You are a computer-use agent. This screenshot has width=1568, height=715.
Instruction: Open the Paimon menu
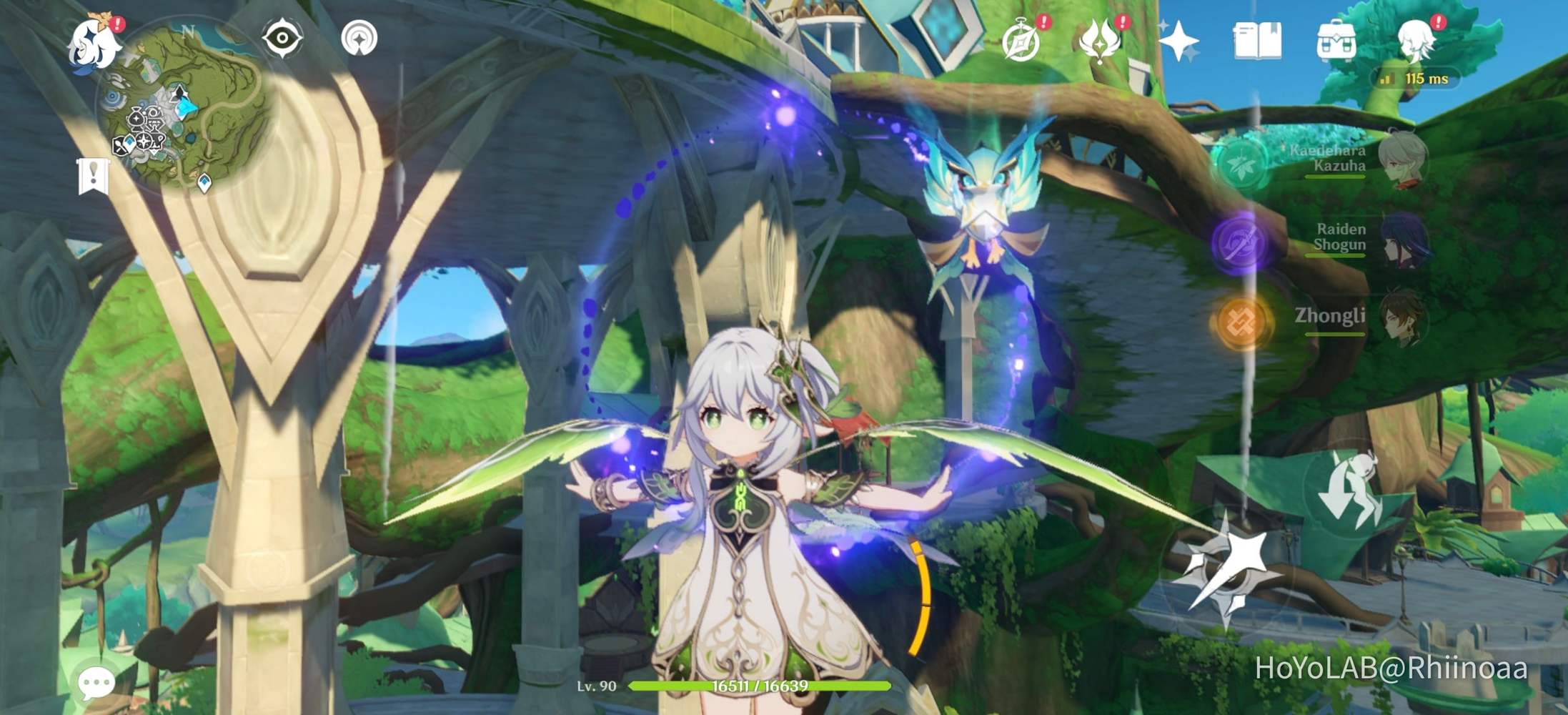(92, 44)
